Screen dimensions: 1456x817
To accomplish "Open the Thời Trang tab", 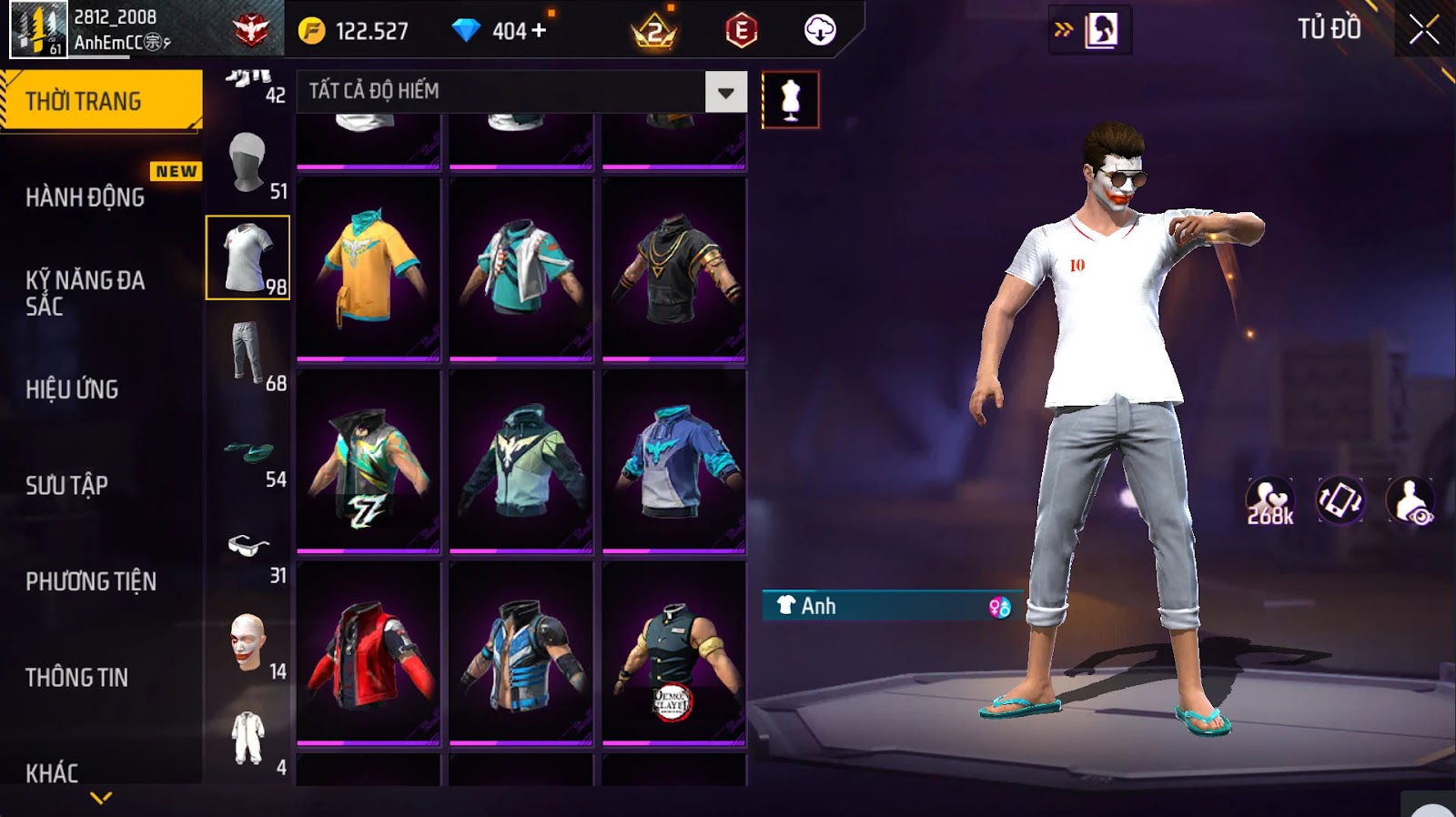I will pyautogui.click(x=100, y=101).
